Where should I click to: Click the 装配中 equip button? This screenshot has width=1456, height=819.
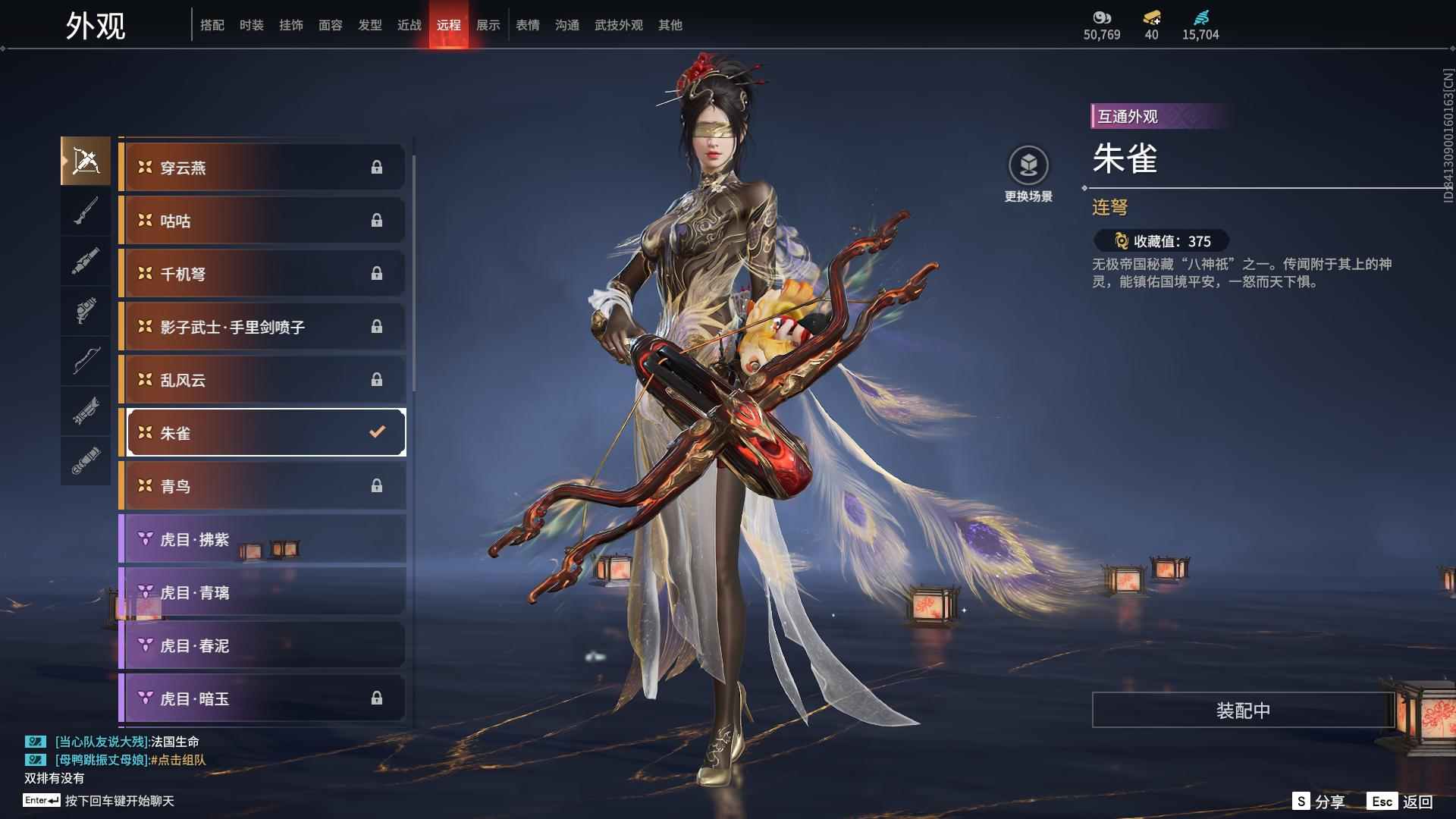1241,711
